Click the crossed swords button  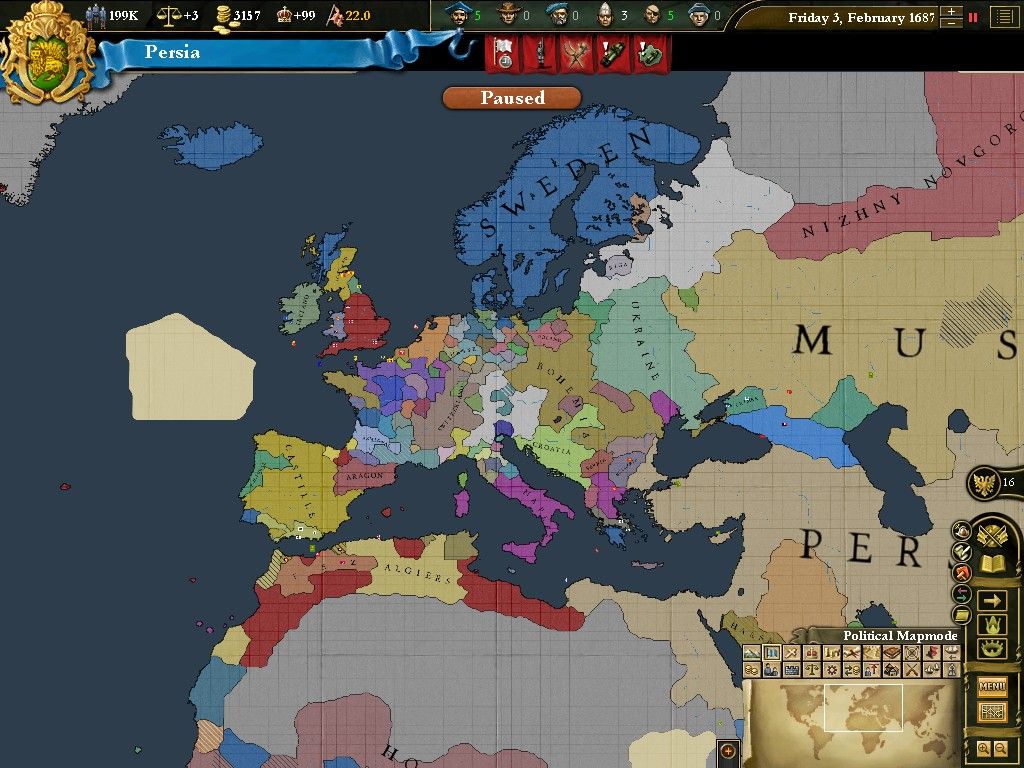pyautogui.click(x=991, y=537)
